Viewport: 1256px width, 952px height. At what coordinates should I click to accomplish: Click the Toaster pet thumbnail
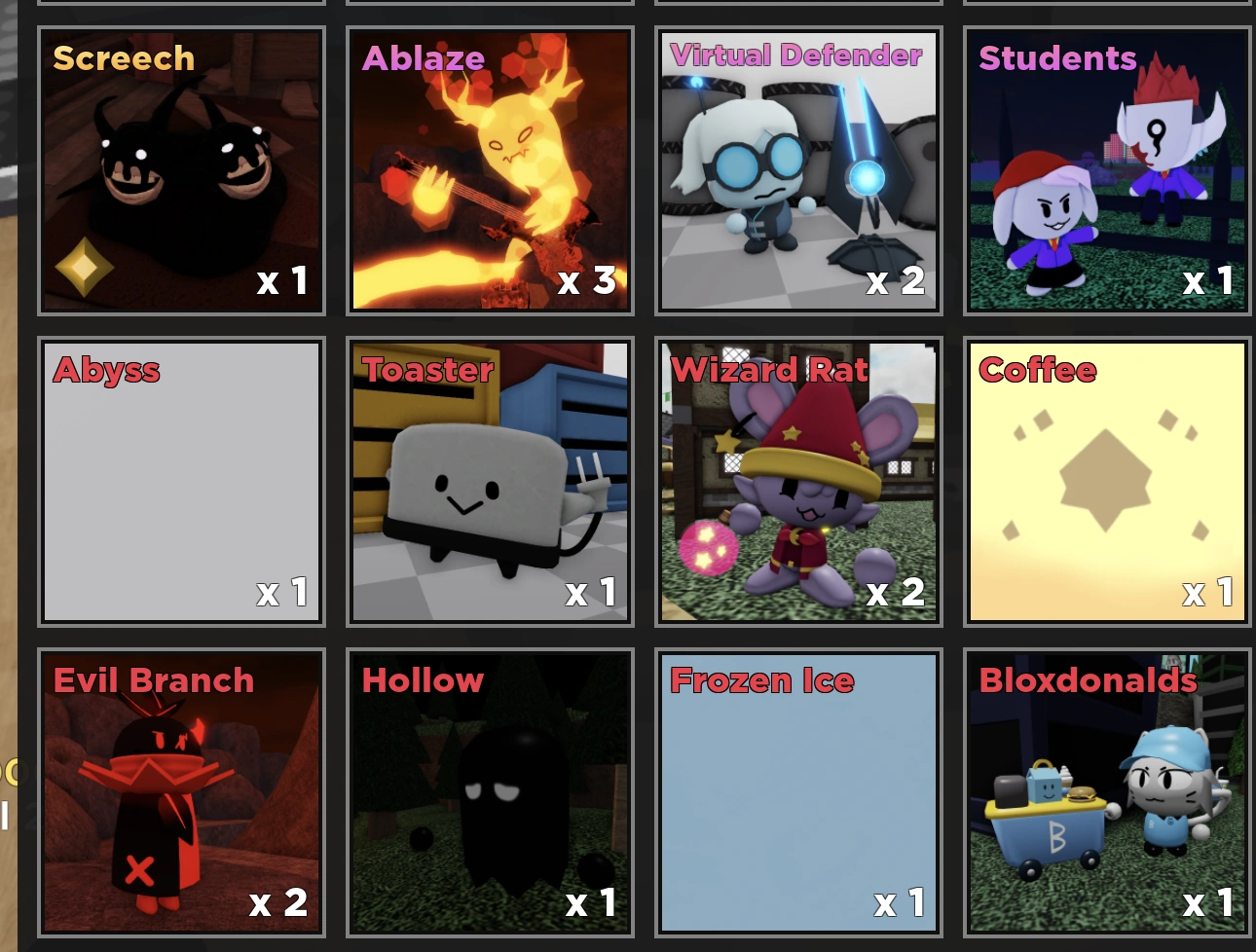pyautogui.click(x=490, y=482)
